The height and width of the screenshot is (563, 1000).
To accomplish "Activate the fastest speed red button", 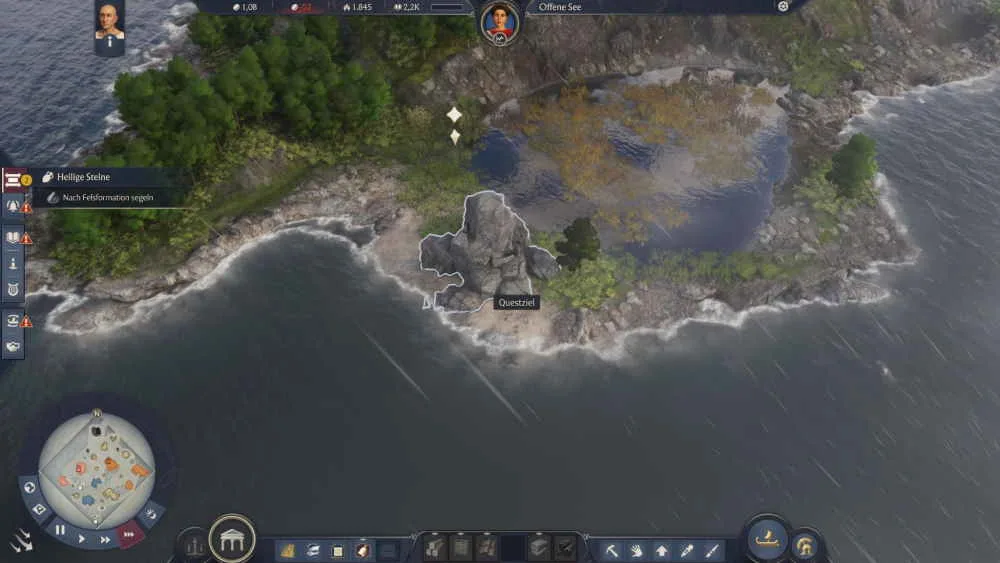I will pyautogui.click(x=129, y=534).
